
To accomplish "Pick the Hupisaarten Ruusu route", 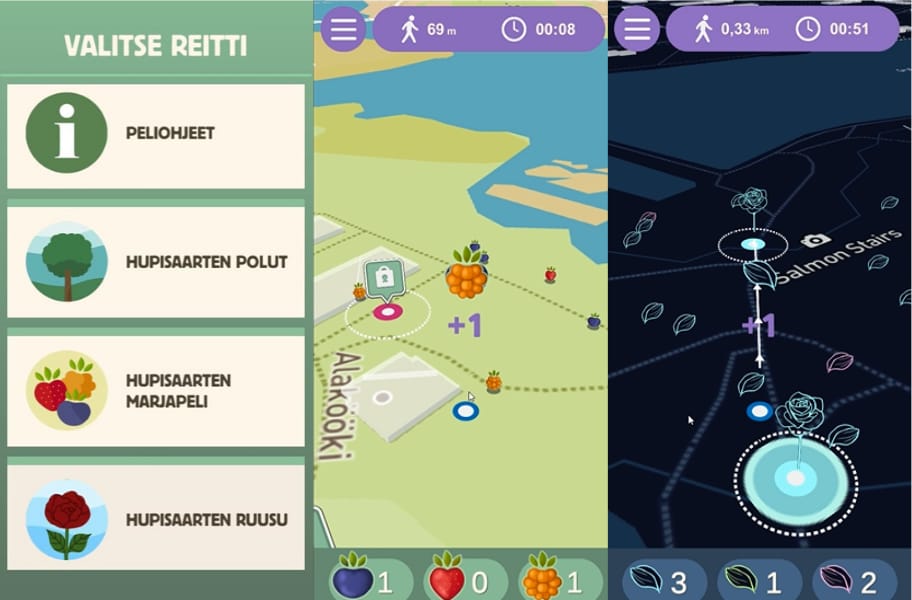I will [x=156, y=519].
